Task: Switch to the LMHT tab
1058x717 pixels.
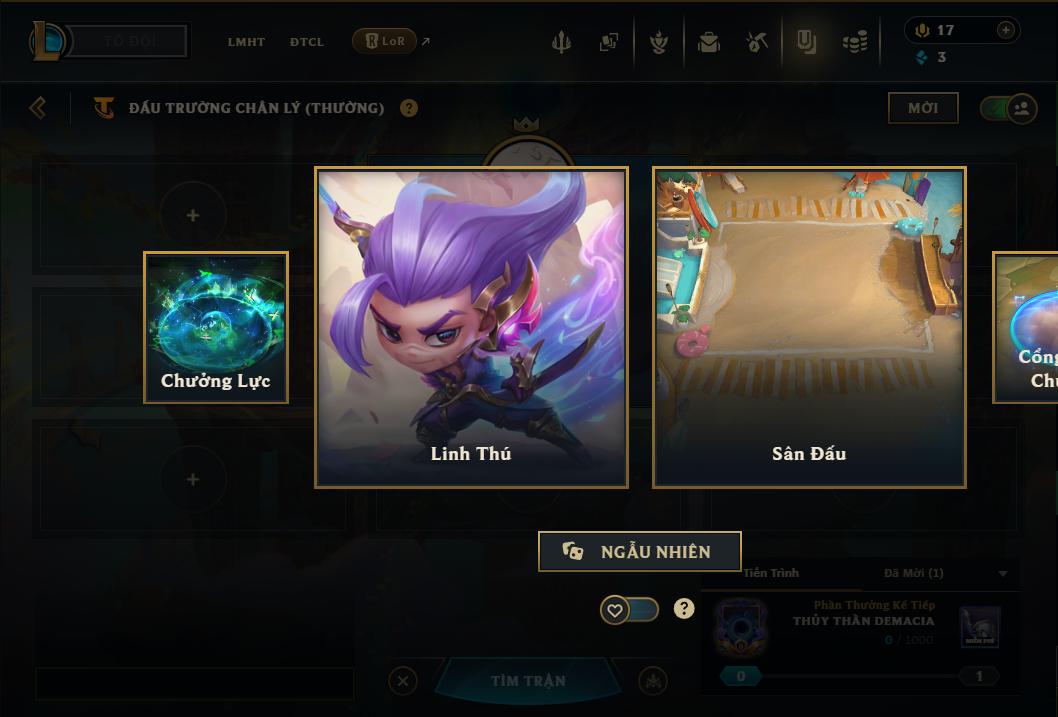Action: click(x=246, y=42)
